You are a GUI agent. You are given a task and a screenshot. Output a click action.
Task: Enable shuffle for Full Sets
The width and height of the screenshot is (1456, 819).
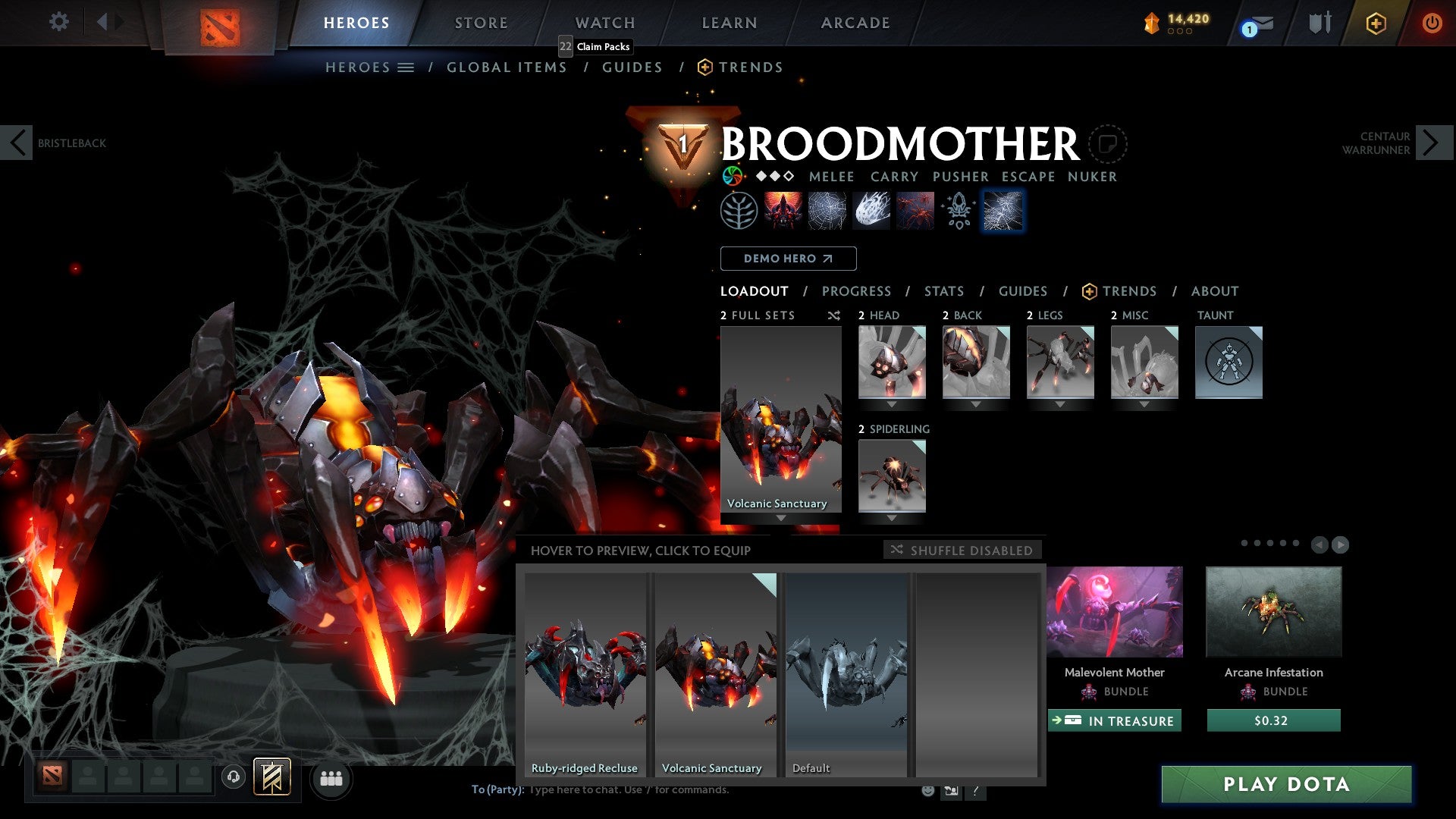[x=833, y=315]
